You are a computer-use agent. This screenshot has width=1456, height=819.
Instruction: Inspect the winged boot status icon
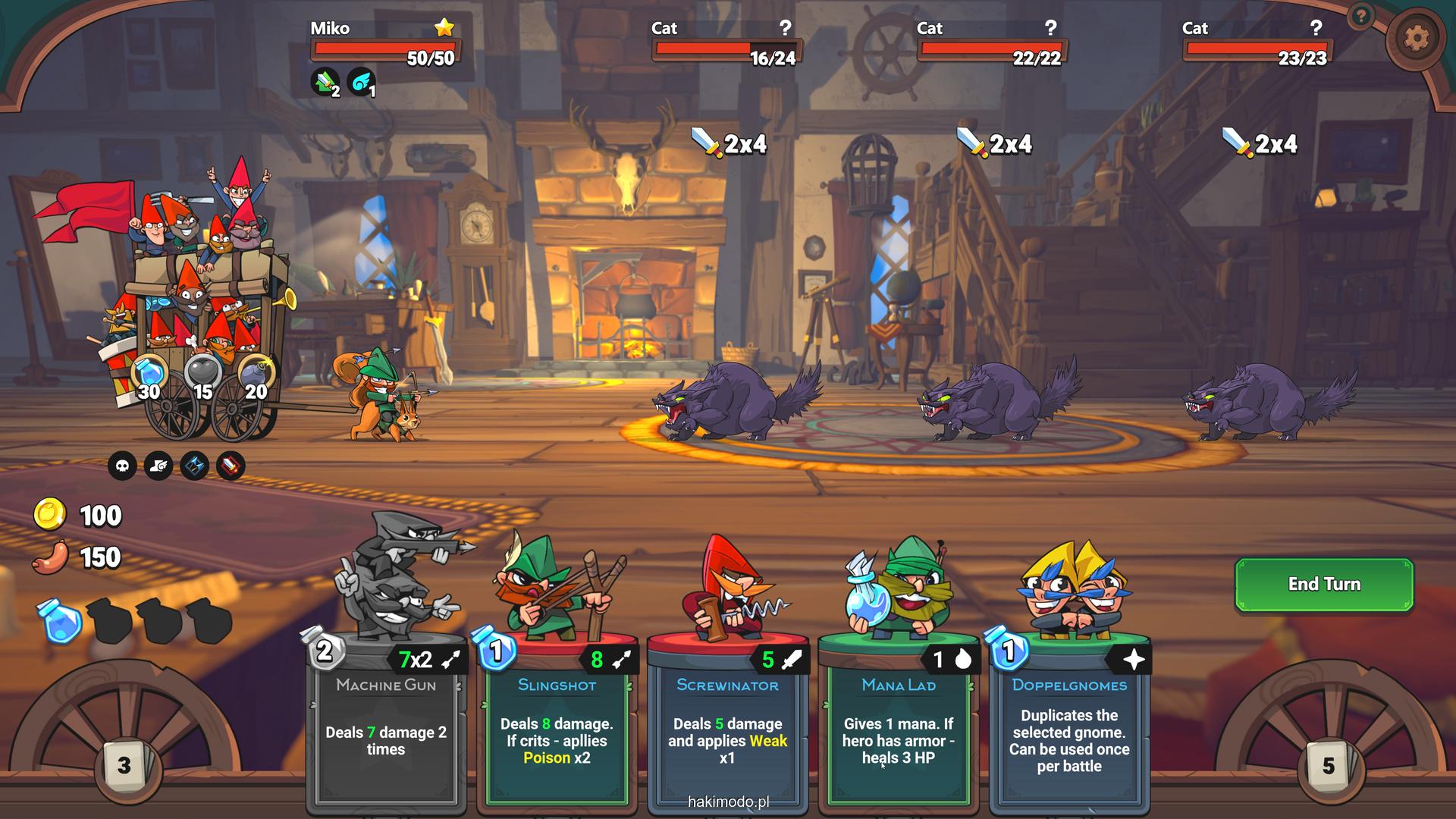[158, 466]
